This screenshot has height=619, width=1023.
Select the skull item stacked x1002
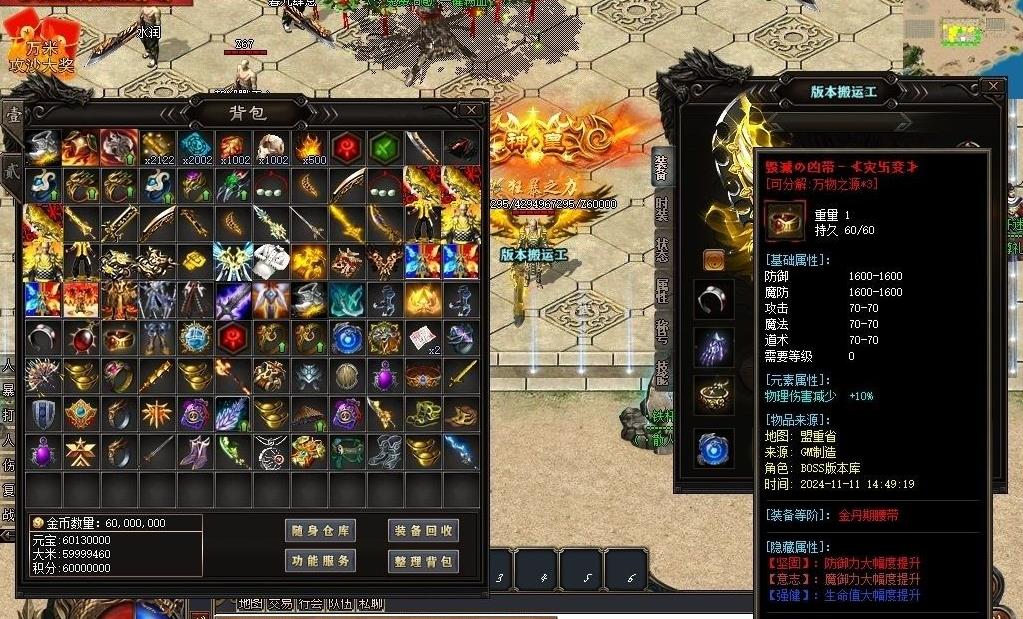tap(271, 148)
